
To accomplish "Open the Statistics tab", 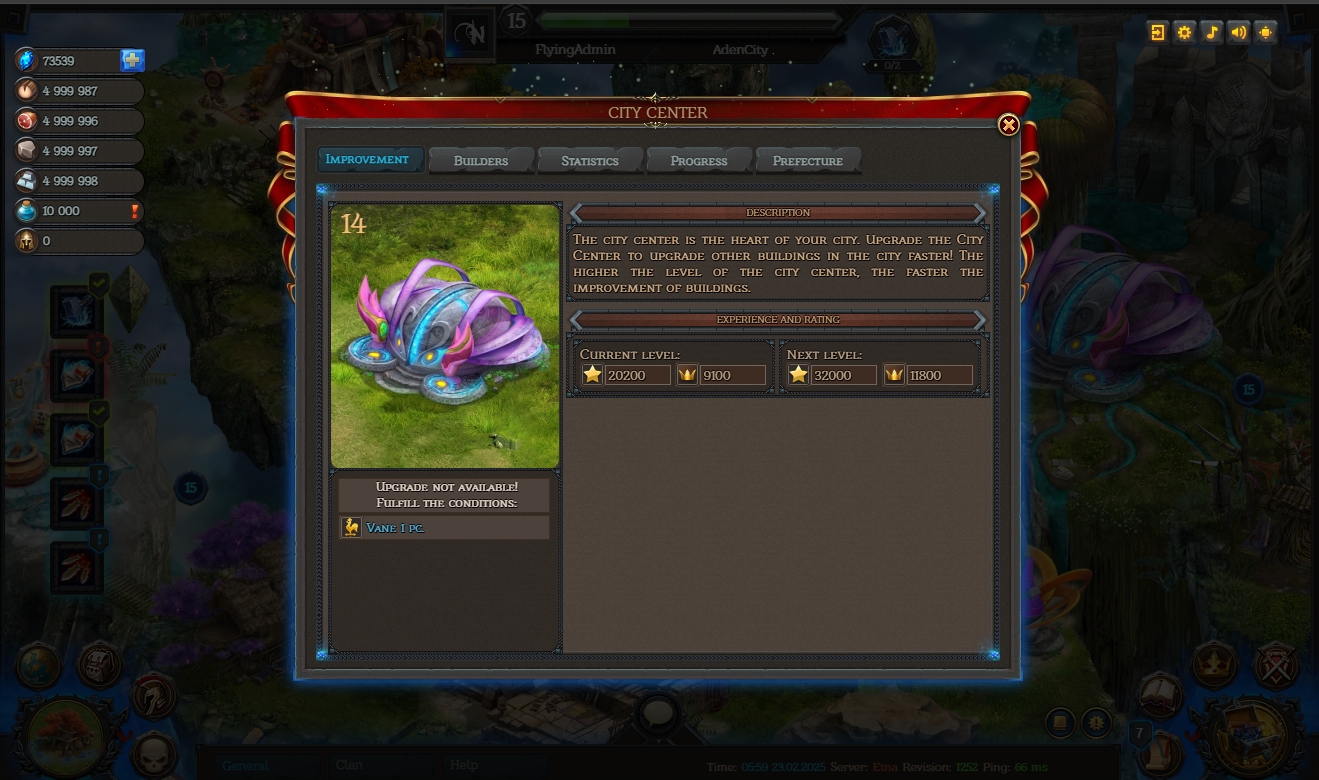I will pos(589,161).
